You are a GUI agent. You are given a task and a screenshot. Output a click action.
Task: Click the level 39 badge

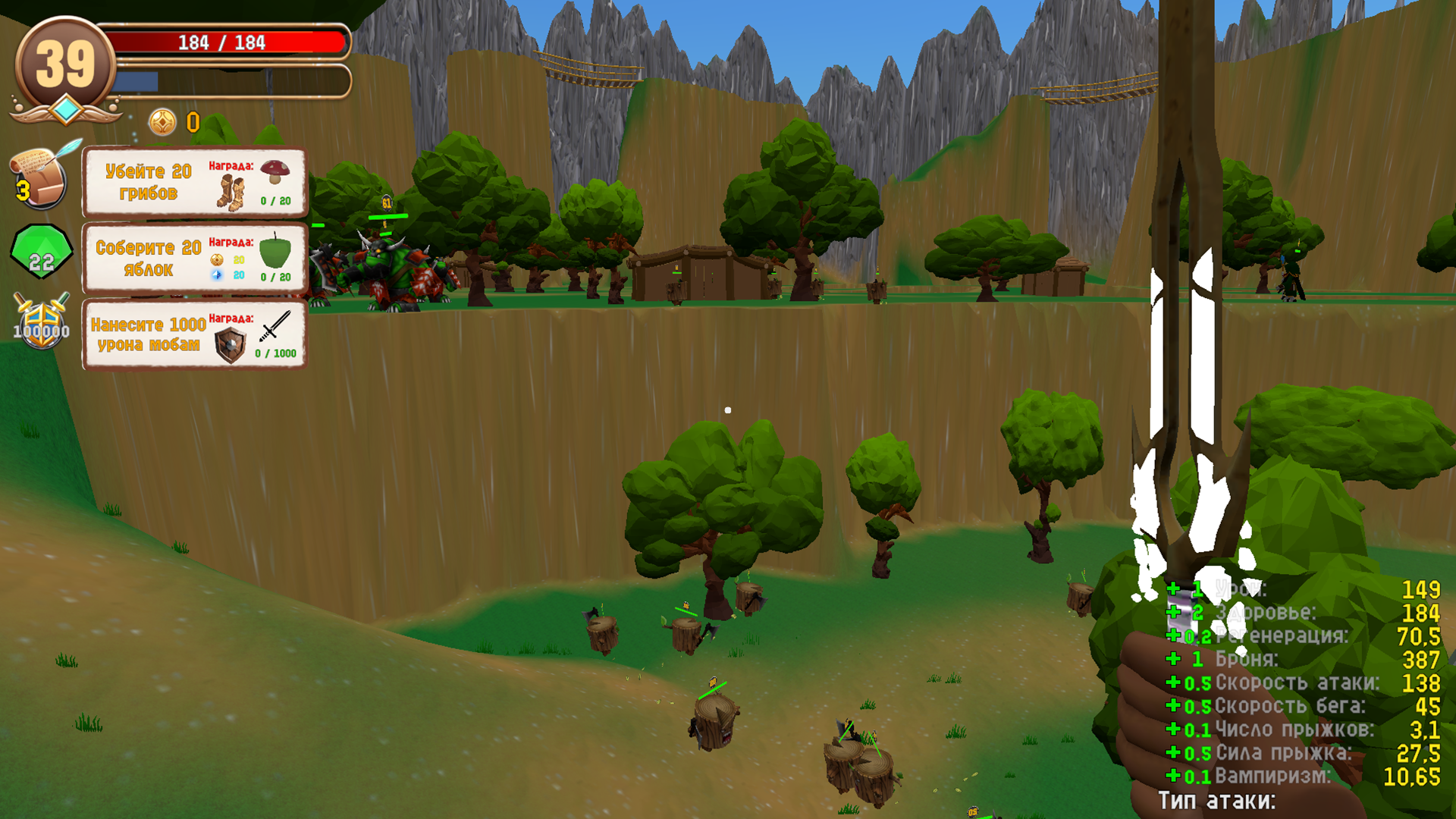[67, 62]
